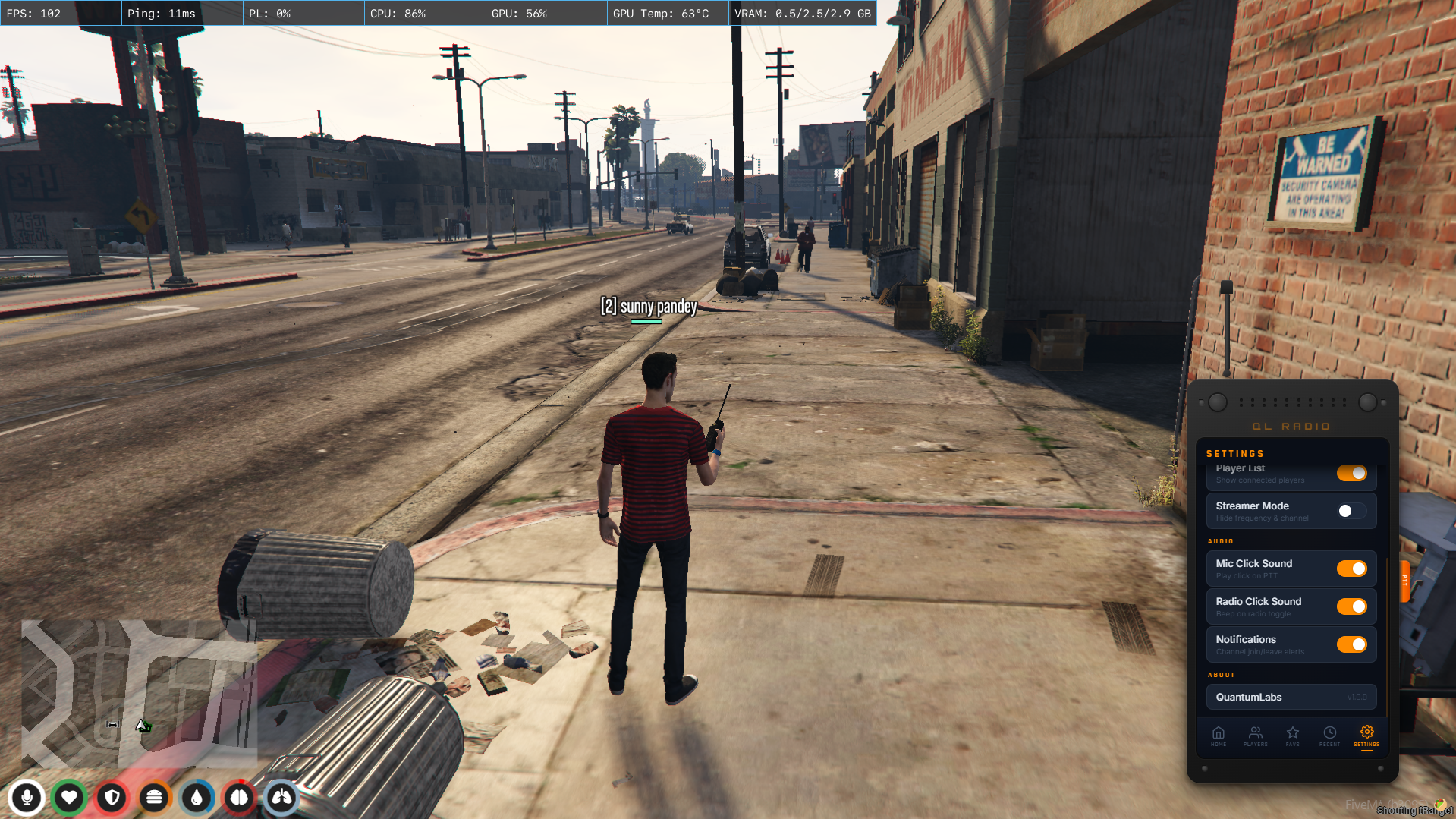Viewport: 1456px width, 819px height.
Task: Click the microphone voice icon
Action: pyautogui.click(x=27, y=798)
